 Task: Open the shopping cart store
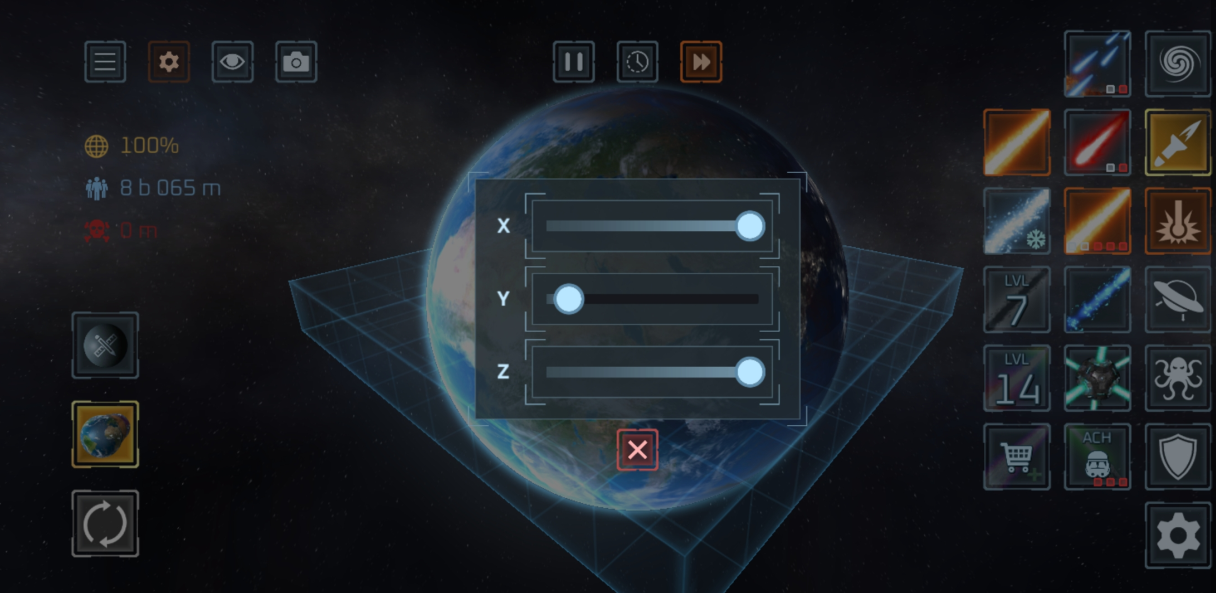1017,457
